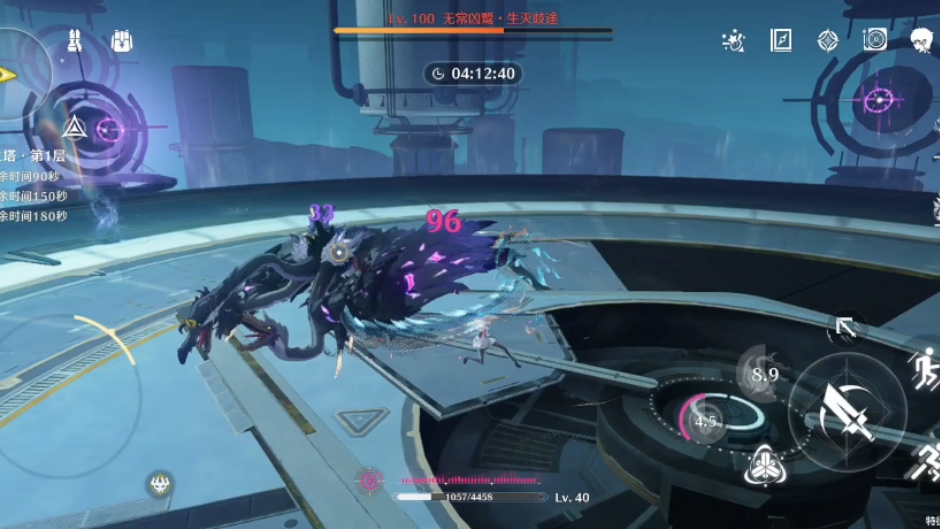The height and width of the screenshot is (529, 940).
Task: Open the team figures icon
Action: pyautogui.click(x=74, y=41)
